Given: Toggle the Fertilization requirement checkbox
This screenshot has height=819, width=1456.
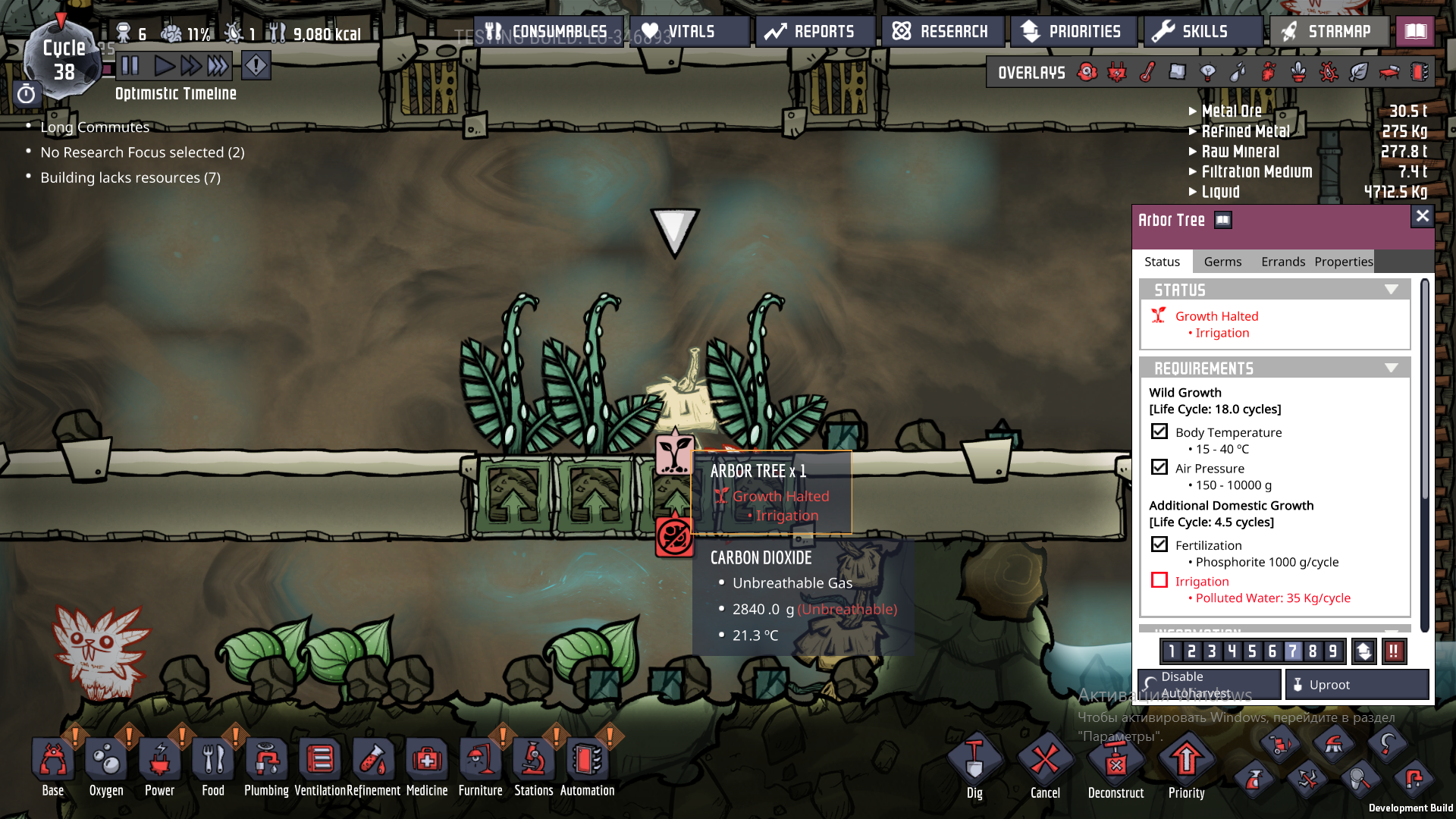Looking at the screenshot, I should 1159,544.
